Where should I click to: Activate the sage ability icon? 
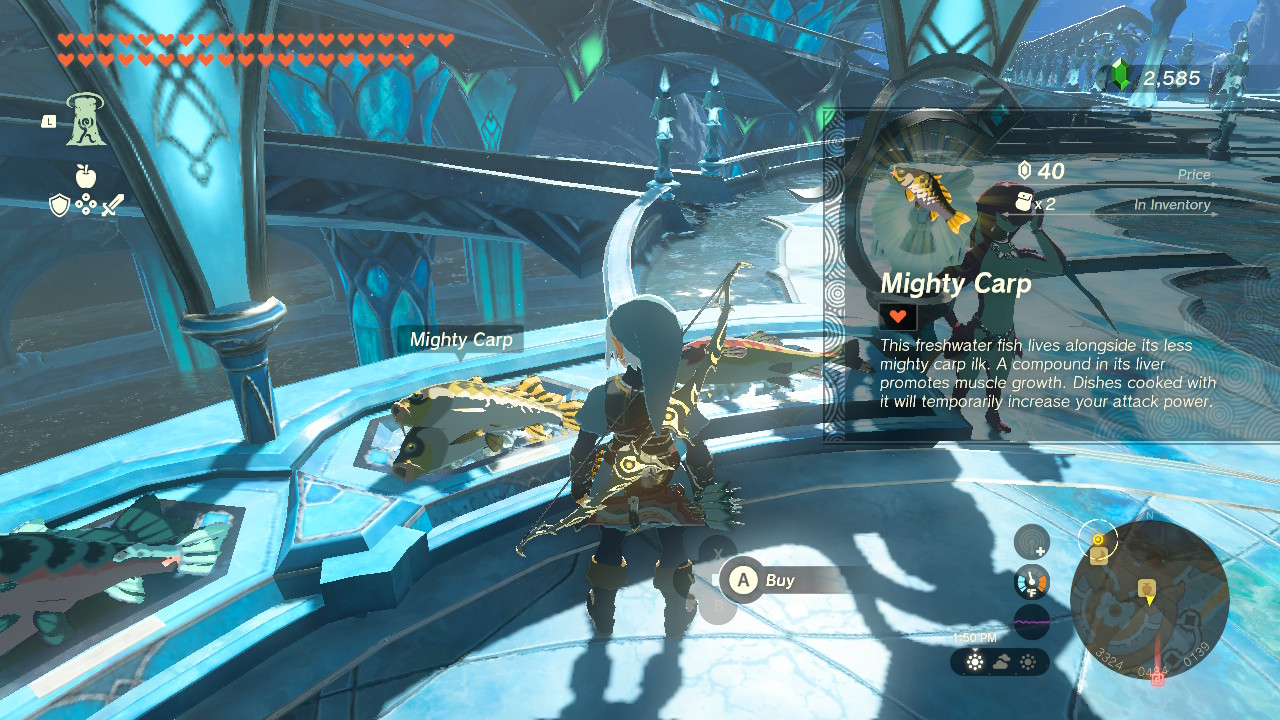(87, 120)
